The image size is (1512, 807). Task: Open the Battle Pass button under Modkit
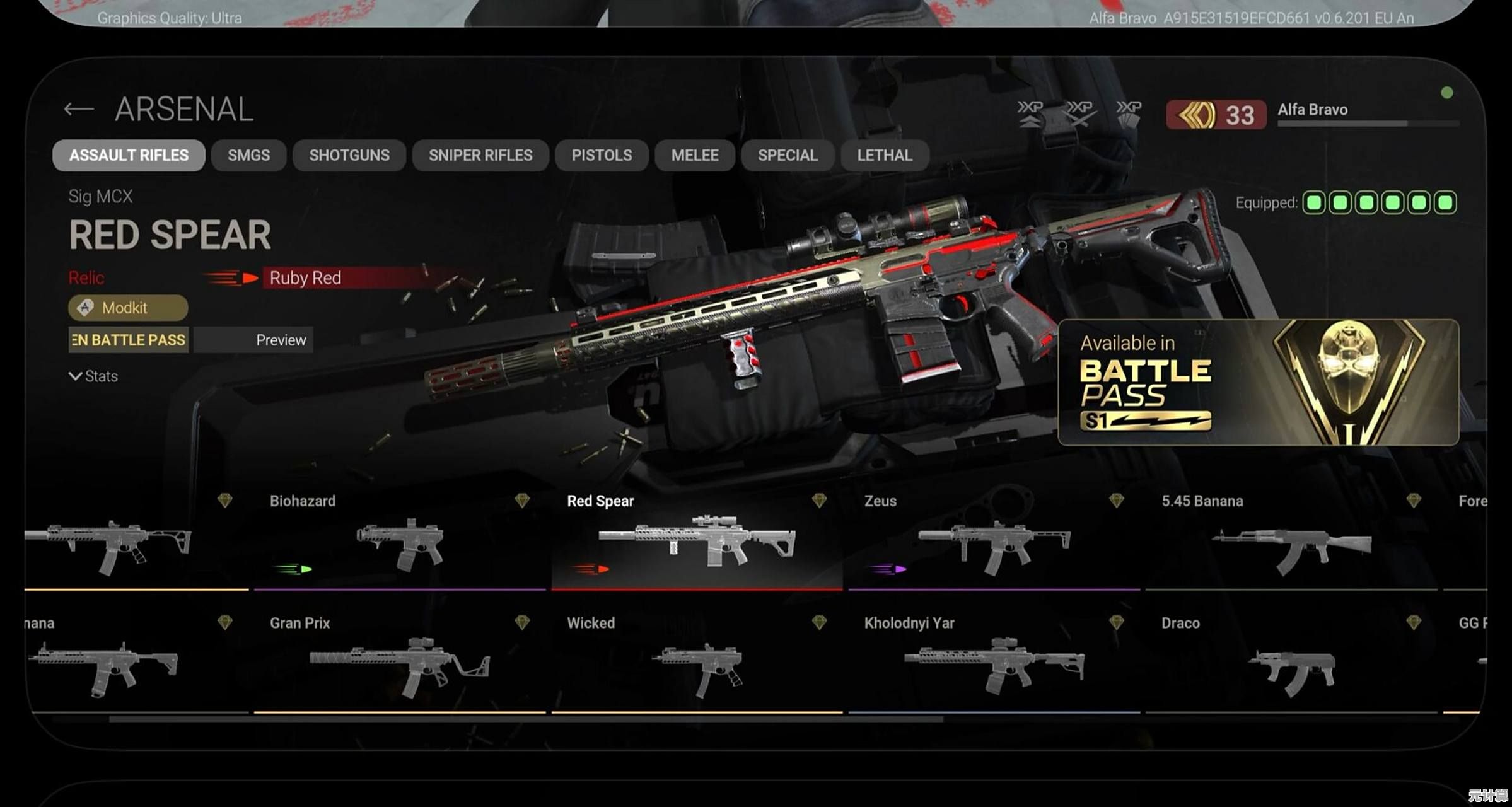129,340
